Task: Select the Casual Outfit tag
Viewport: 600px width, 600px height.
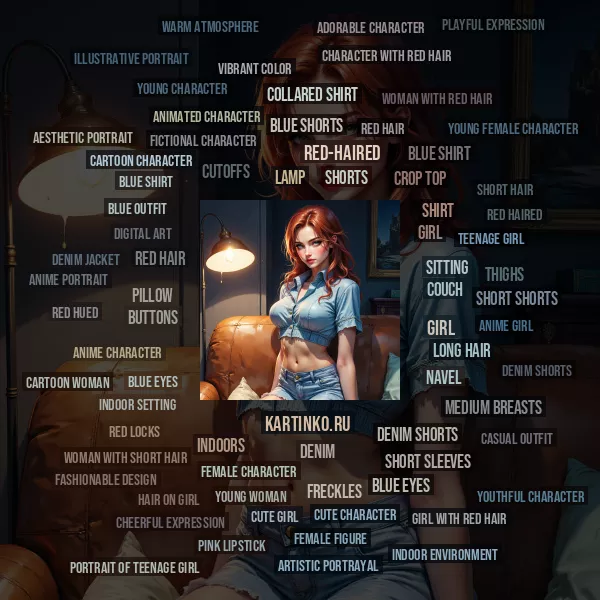Action: 517,439
